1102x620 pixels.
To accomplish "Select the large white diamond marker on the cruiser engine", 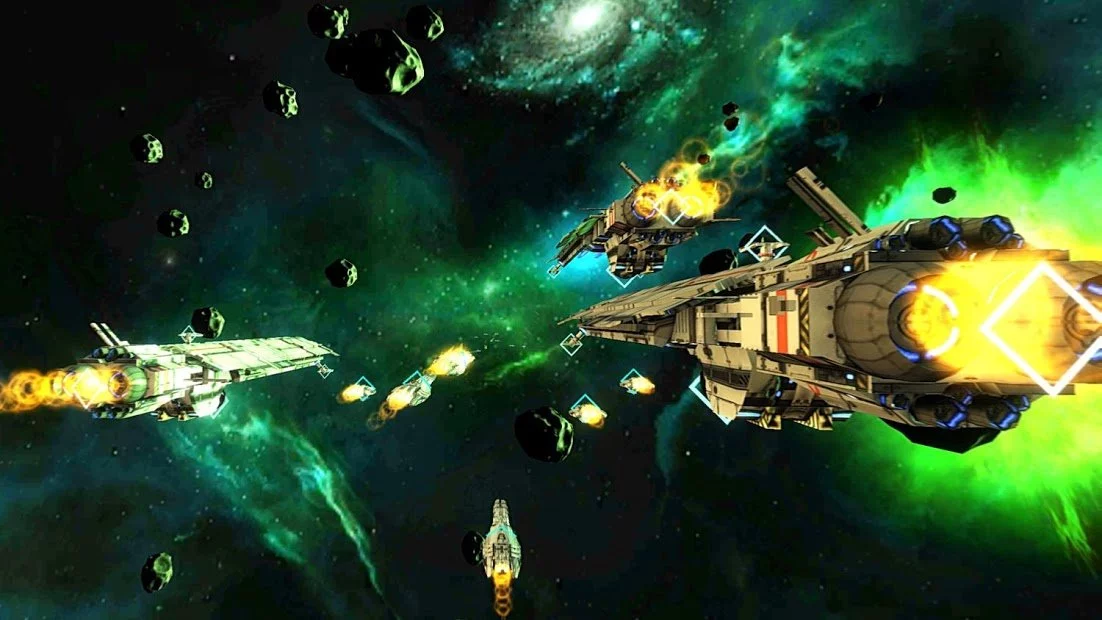I will pos(1043,328).
